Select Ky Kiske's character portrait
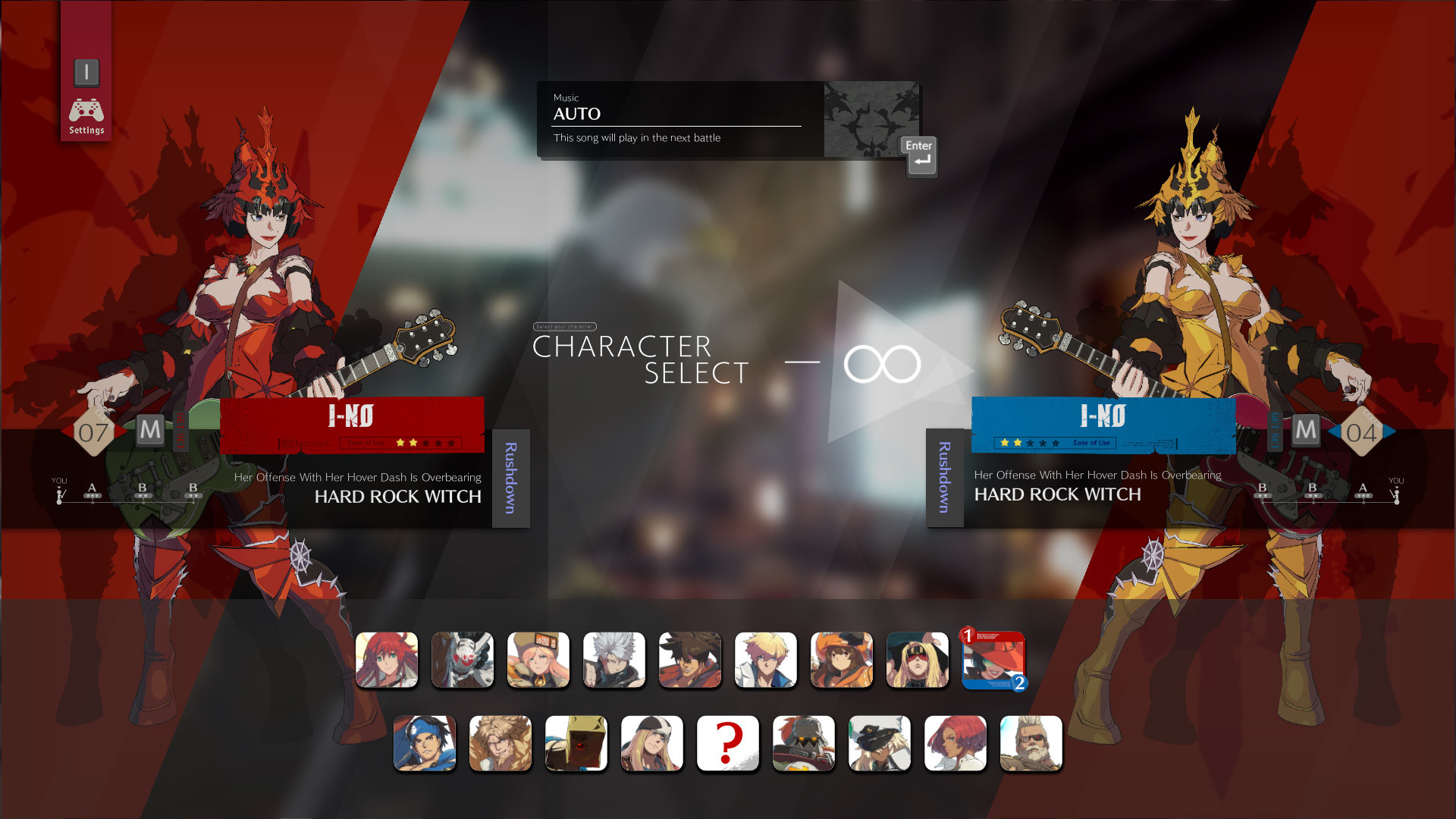This screenshot has width=1456, height=819. [x=766, y=660]
